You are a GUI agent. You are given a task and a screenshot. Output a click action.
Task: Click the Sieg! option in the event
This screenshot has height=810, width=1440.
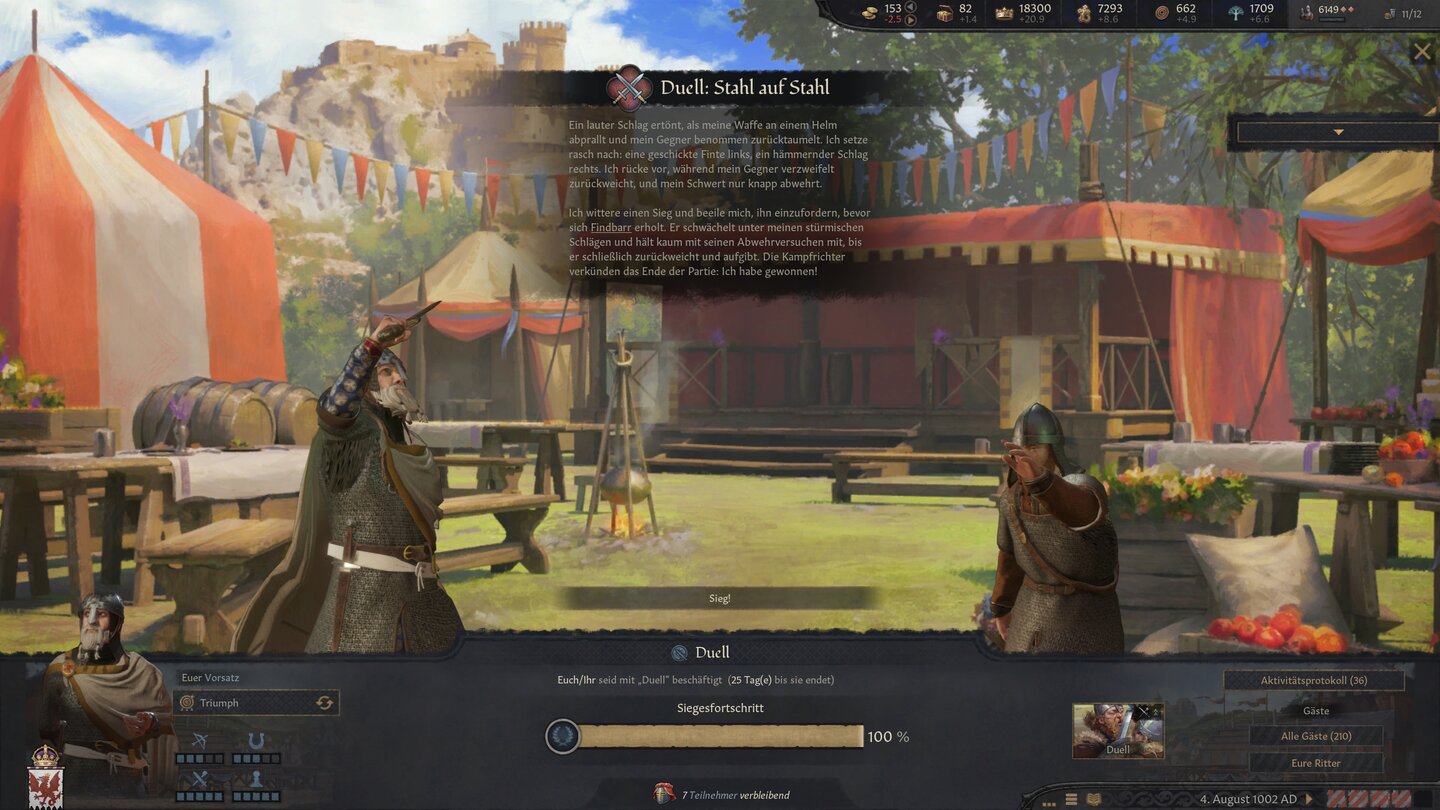(x=720, y=597)
